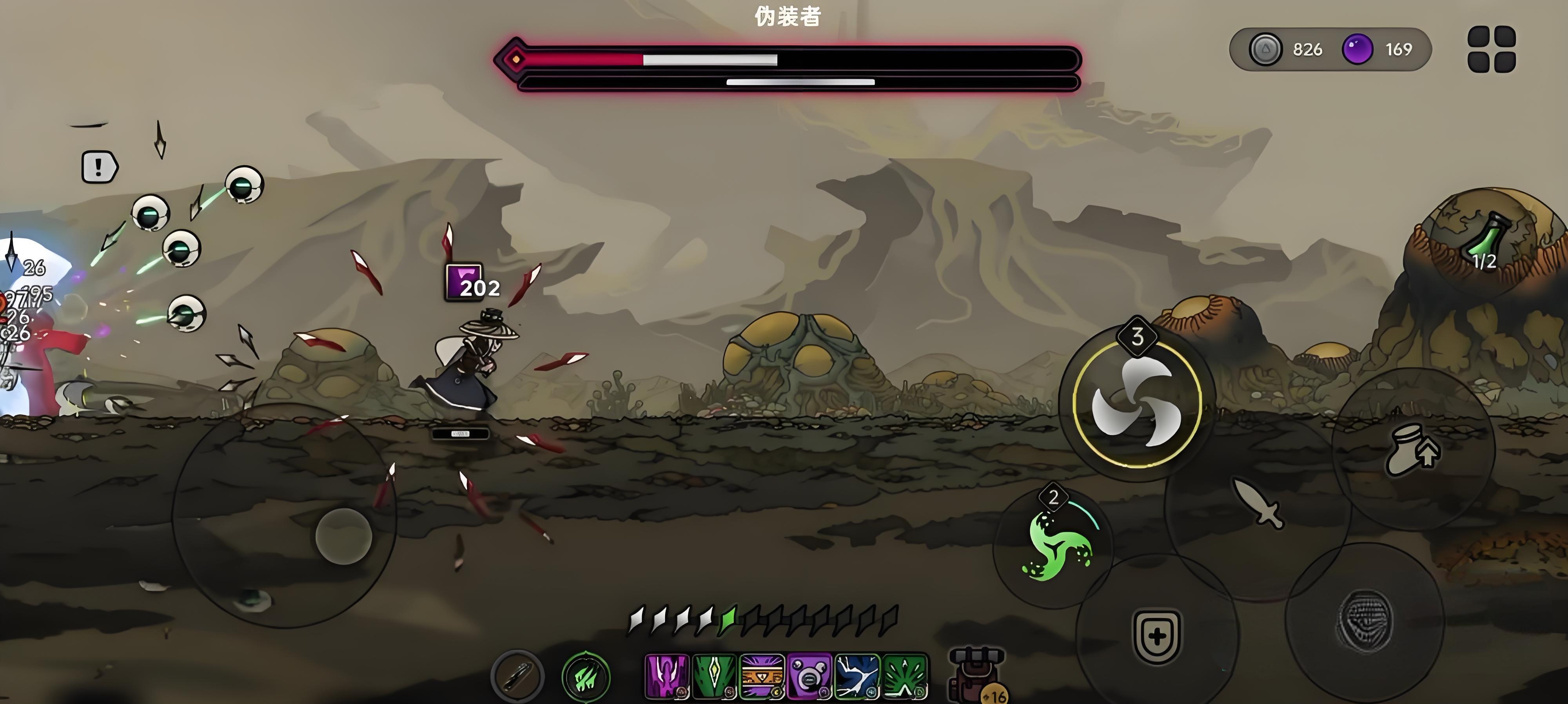Select the purple tentacle relic icon

point(666,676)
